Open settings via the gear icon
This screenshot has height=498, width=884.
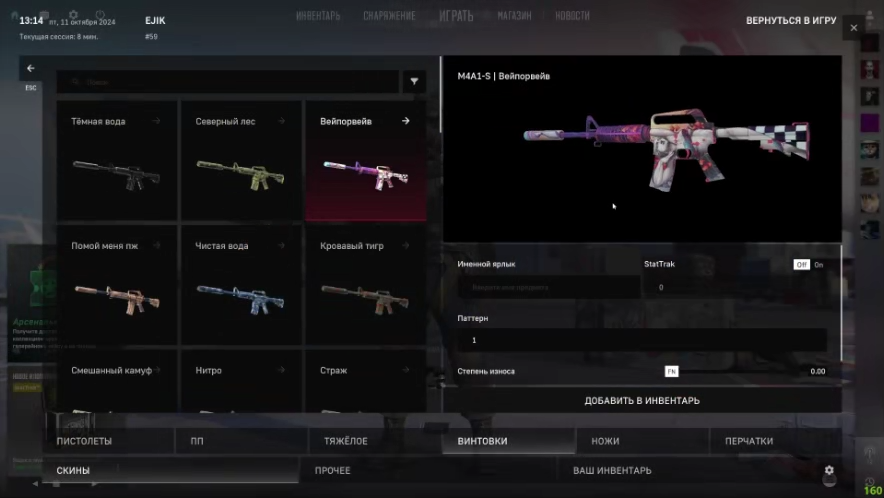tap(829, 470)
